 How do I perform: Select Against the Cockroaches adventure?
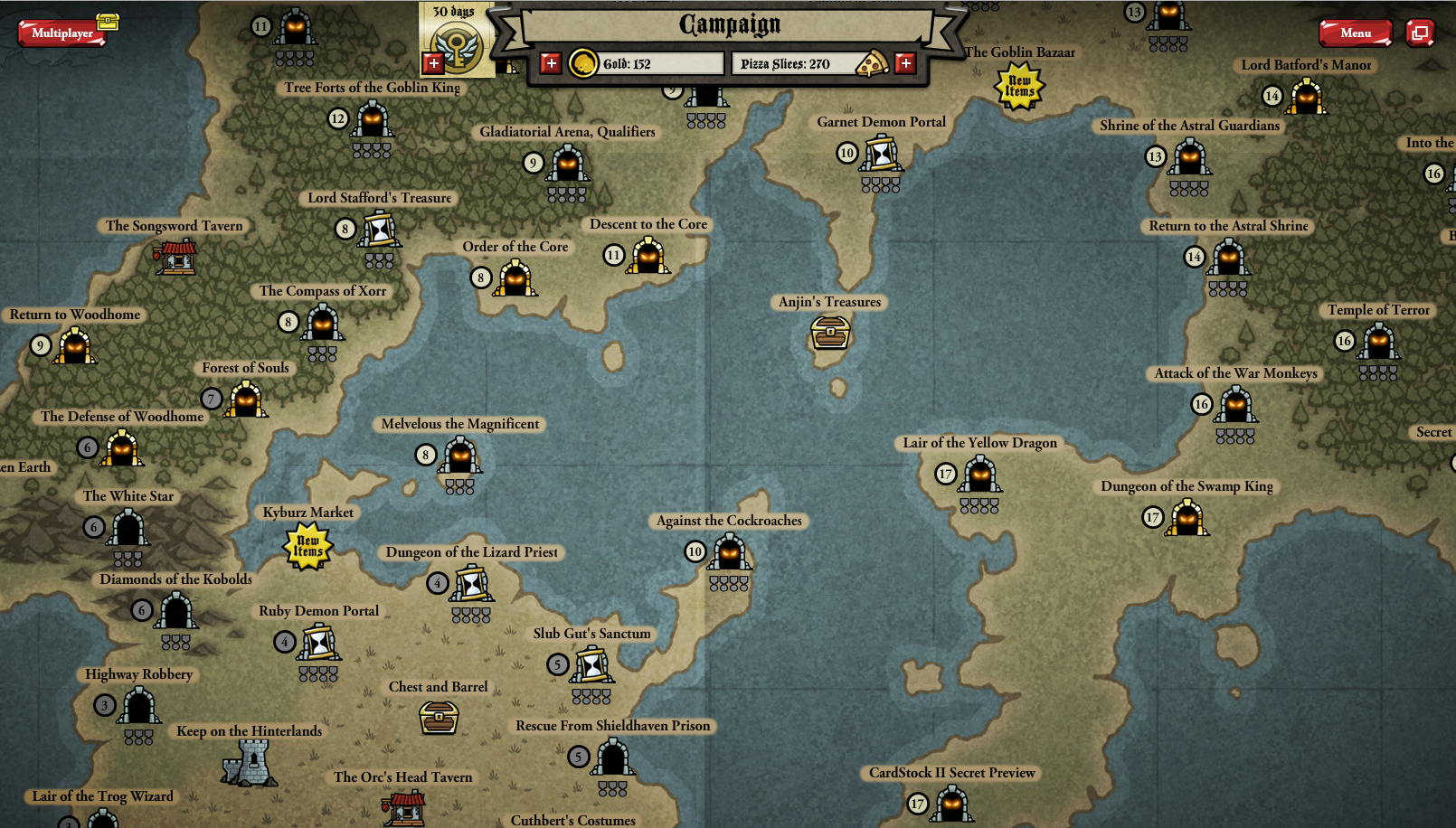(729, 552)
